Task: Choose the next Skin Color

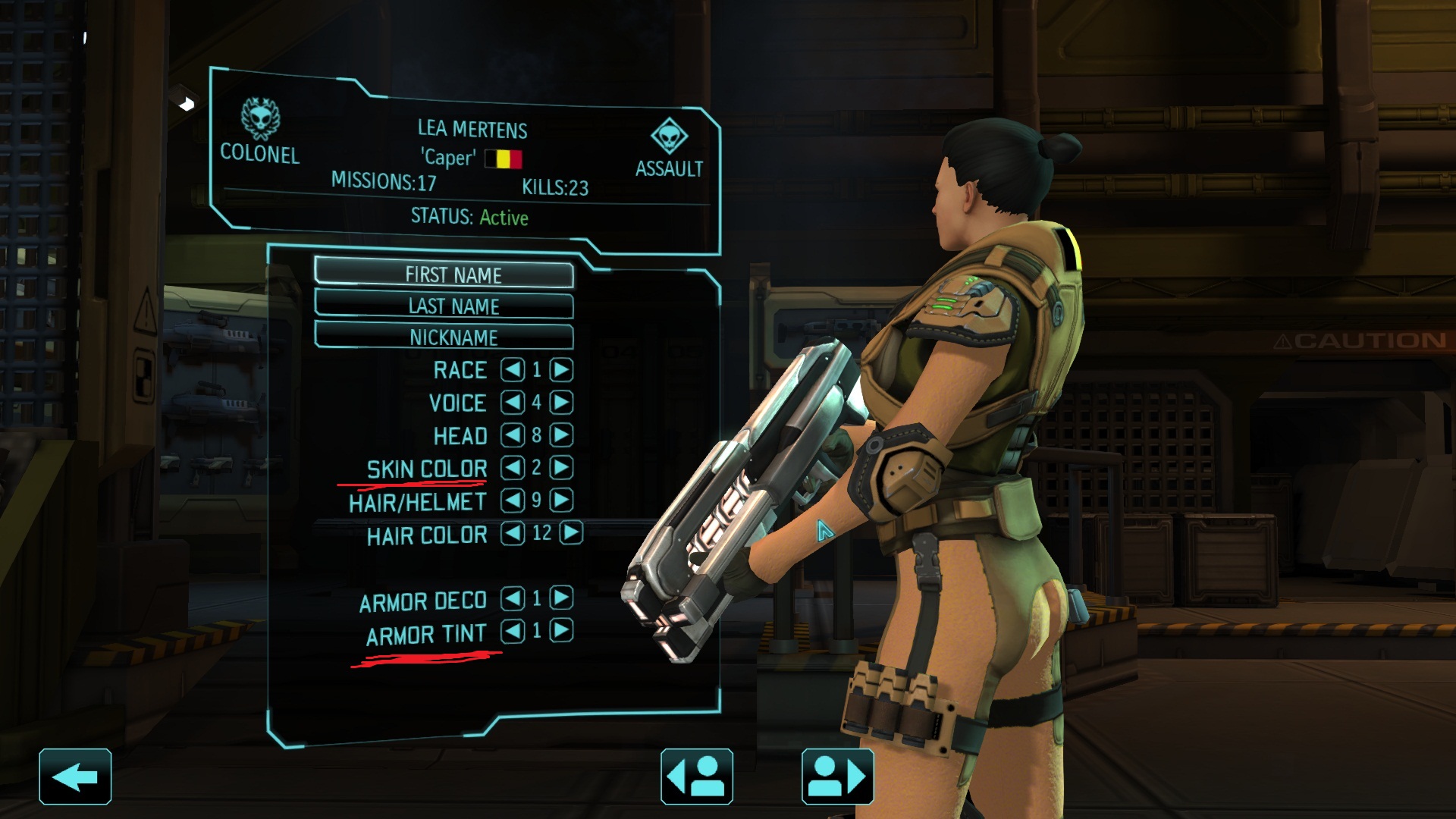Action: click(x=561, y=467)
